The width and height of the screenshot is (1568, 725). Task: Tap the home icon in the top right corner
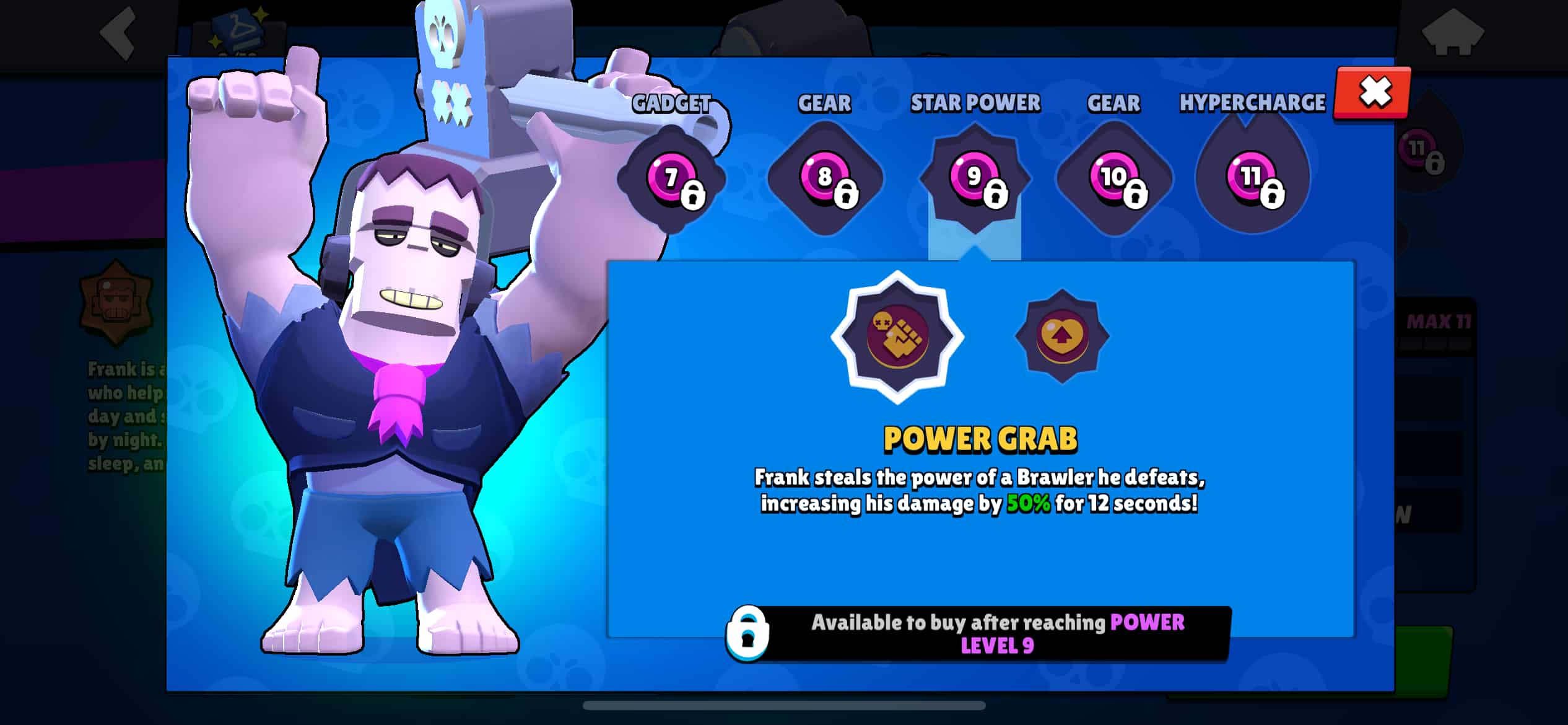(x=1452, y=34)
